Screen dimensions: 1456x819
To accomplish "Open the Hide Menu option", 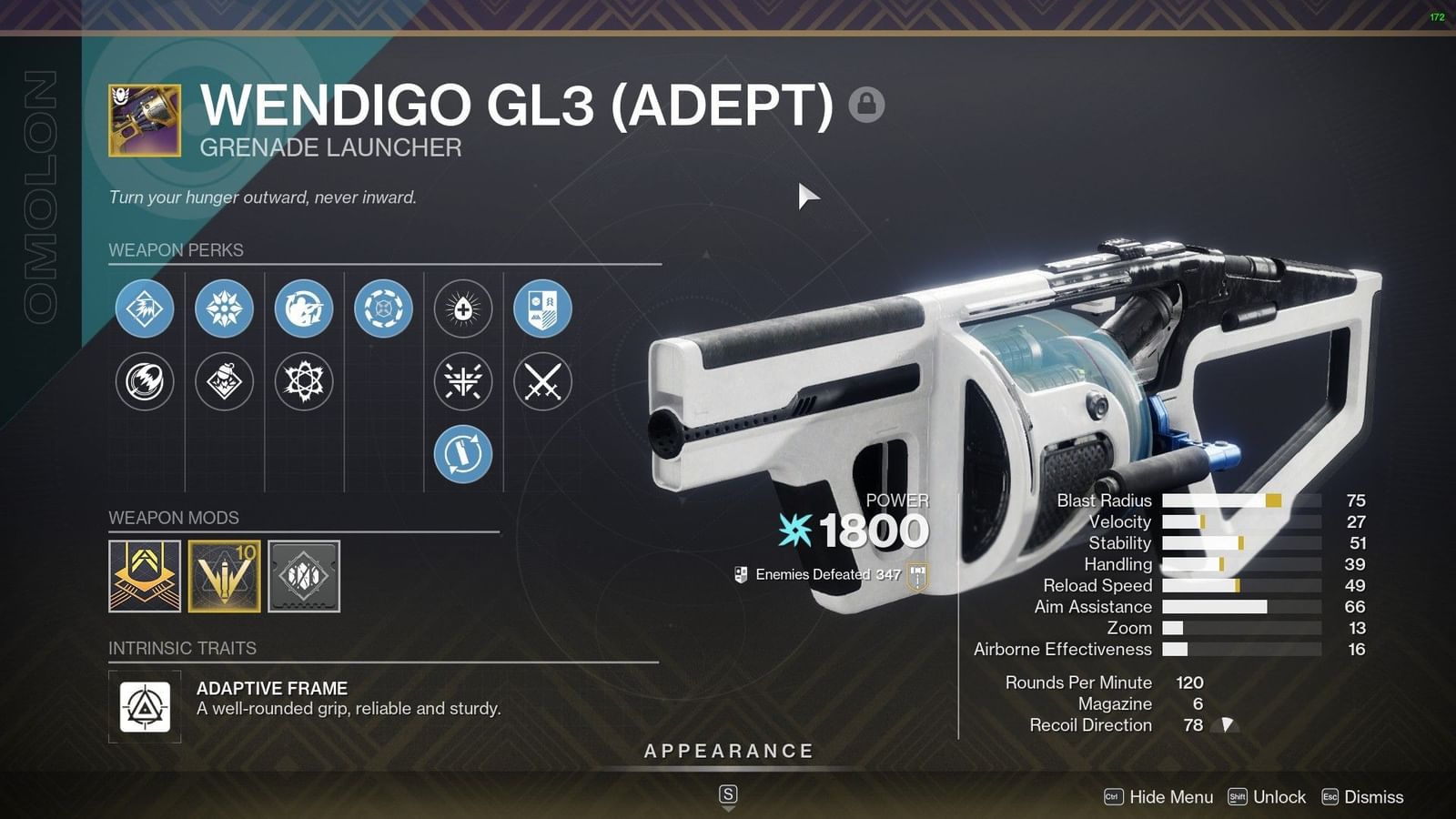I will pos(1170,796).
